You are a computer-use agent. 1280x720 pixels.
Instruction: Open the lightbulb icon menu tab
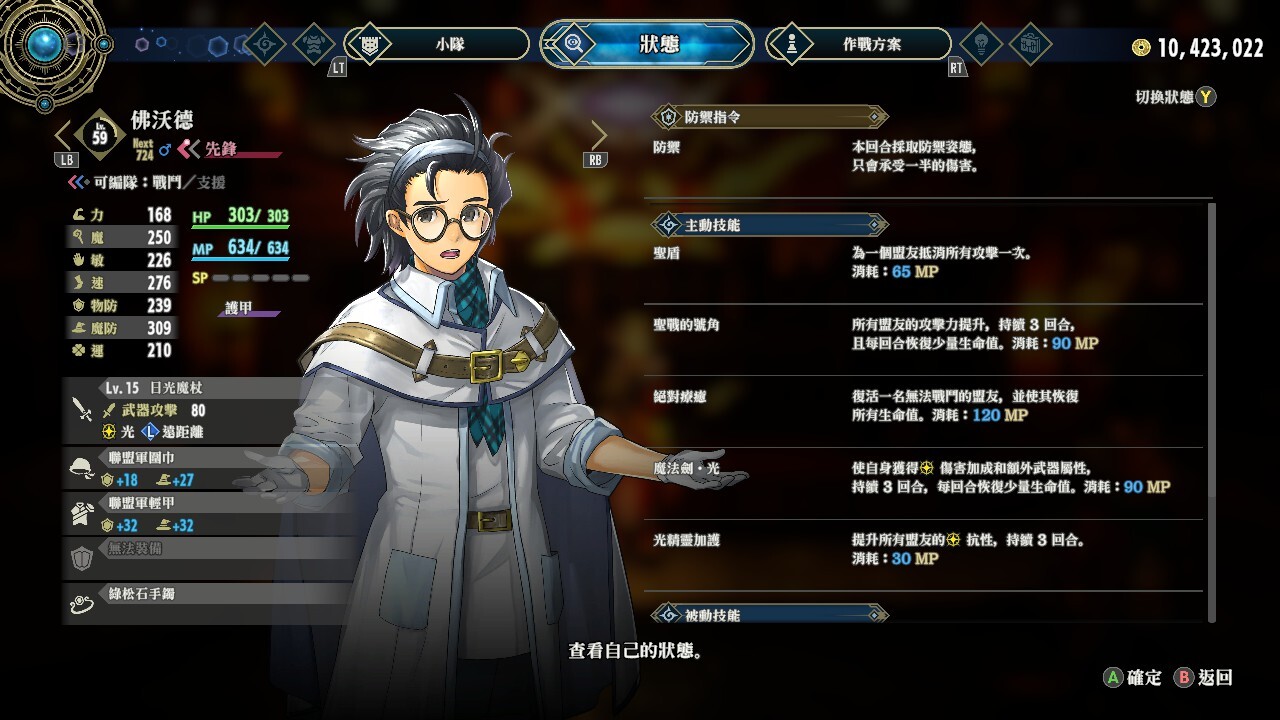click(980, 44)
